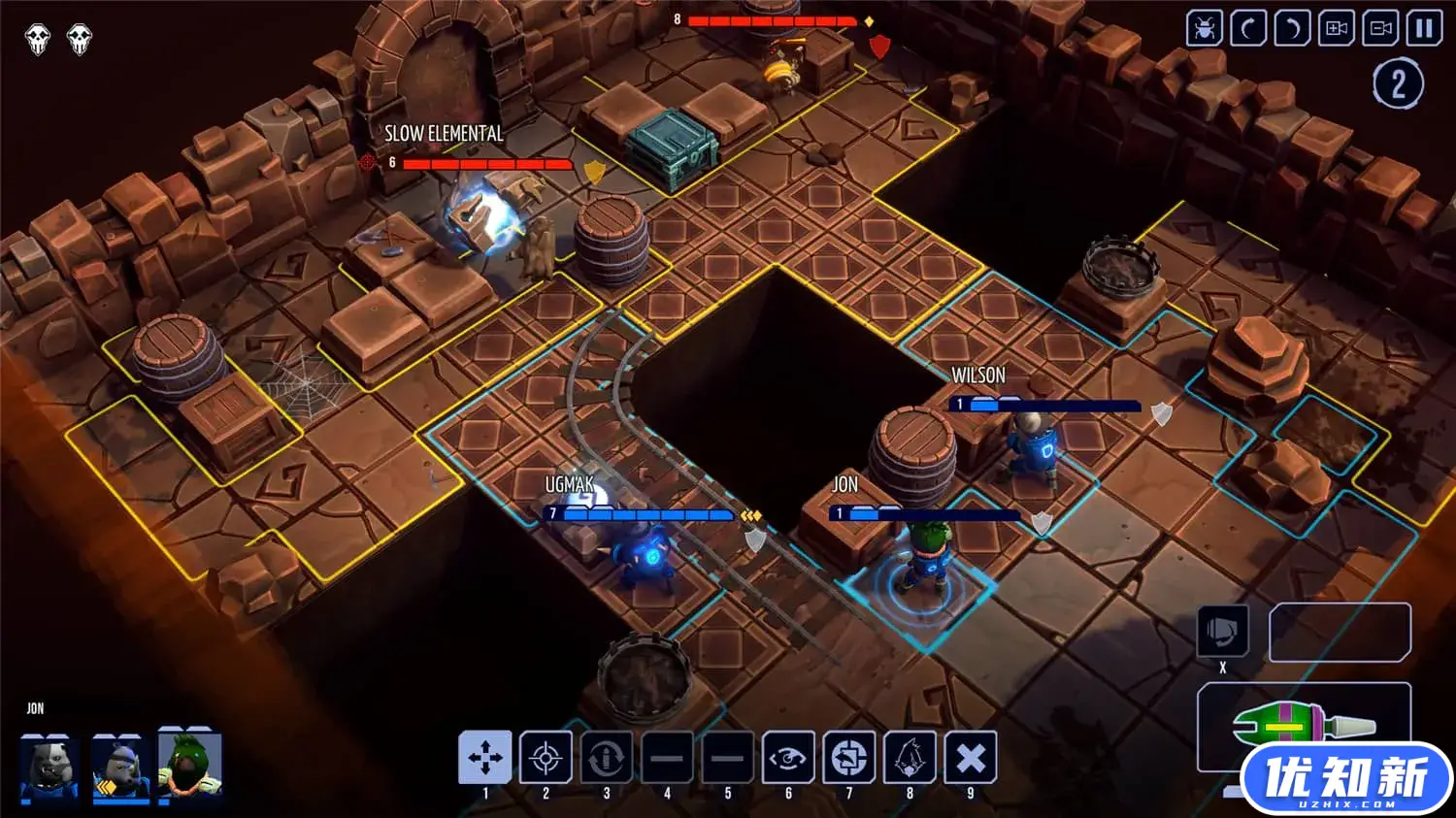Screen dimensions: 1456x818
Task: Select the green-haired Jon portrait
Action: [x=190, y=765]
